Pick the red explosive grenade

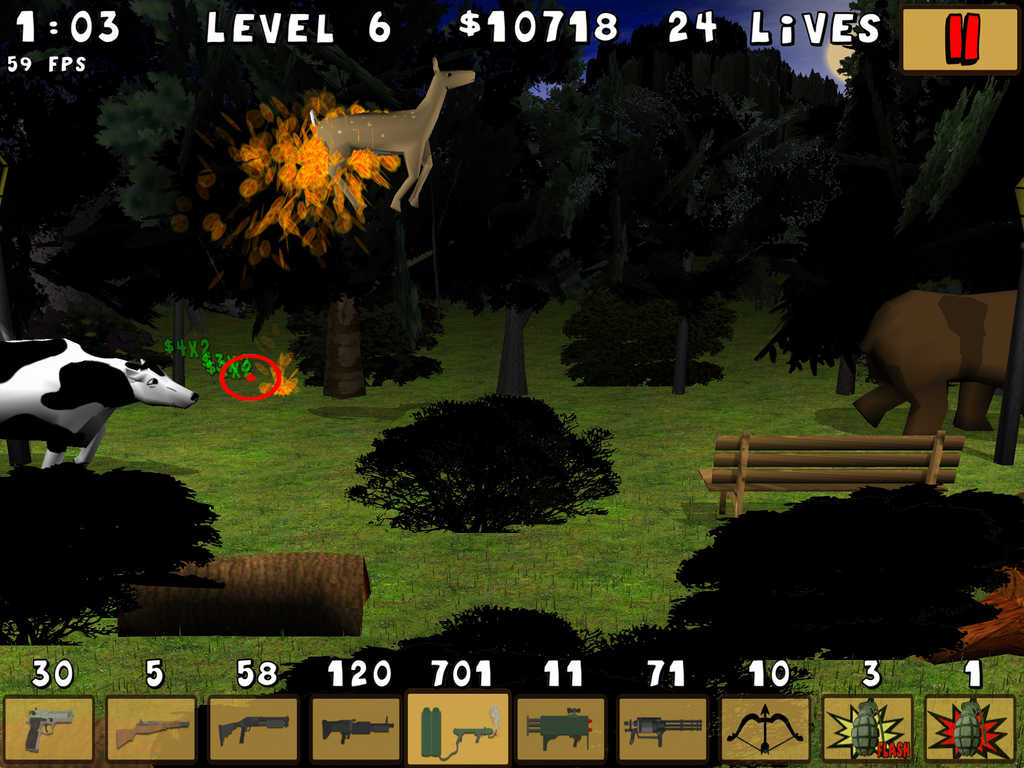click(x=970, y=729)
